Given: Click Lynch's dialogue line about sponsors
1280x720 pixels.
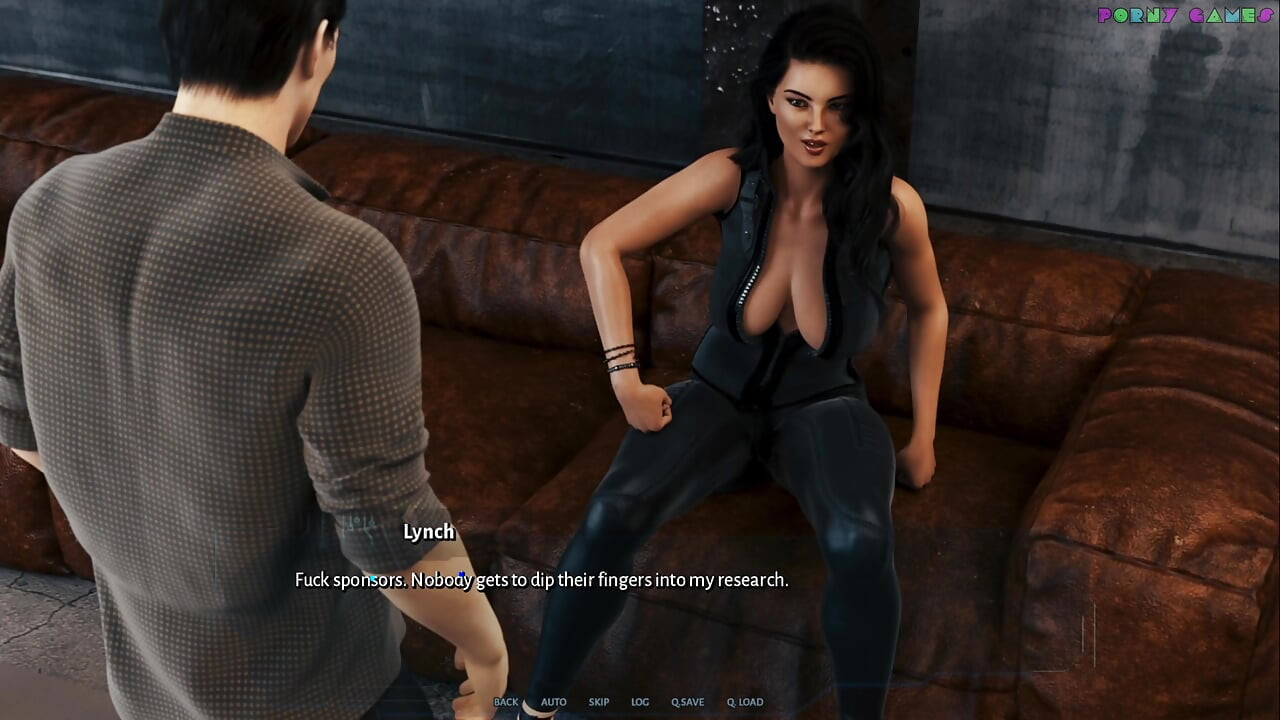Looking at the screenshot, I should (542, 578).
